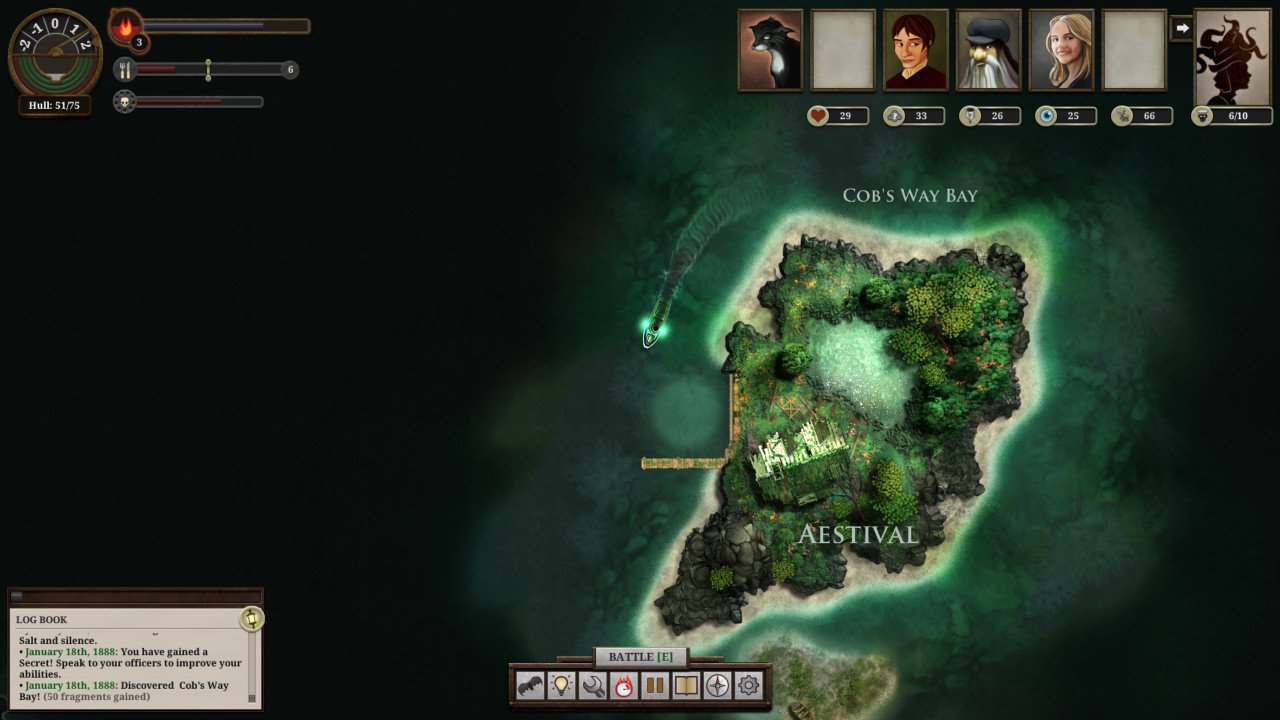Select the black cat mascot portrait

coord(770,50)
